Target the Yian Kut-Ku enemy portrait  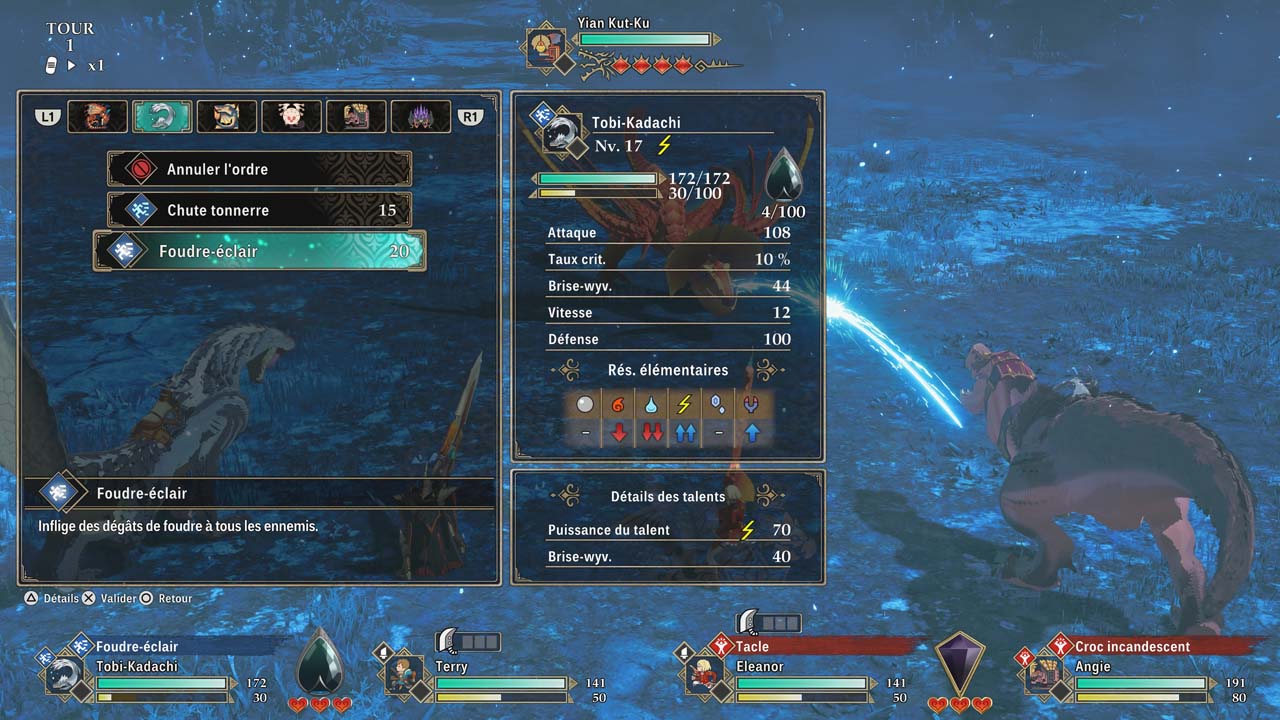coord(547,49)
